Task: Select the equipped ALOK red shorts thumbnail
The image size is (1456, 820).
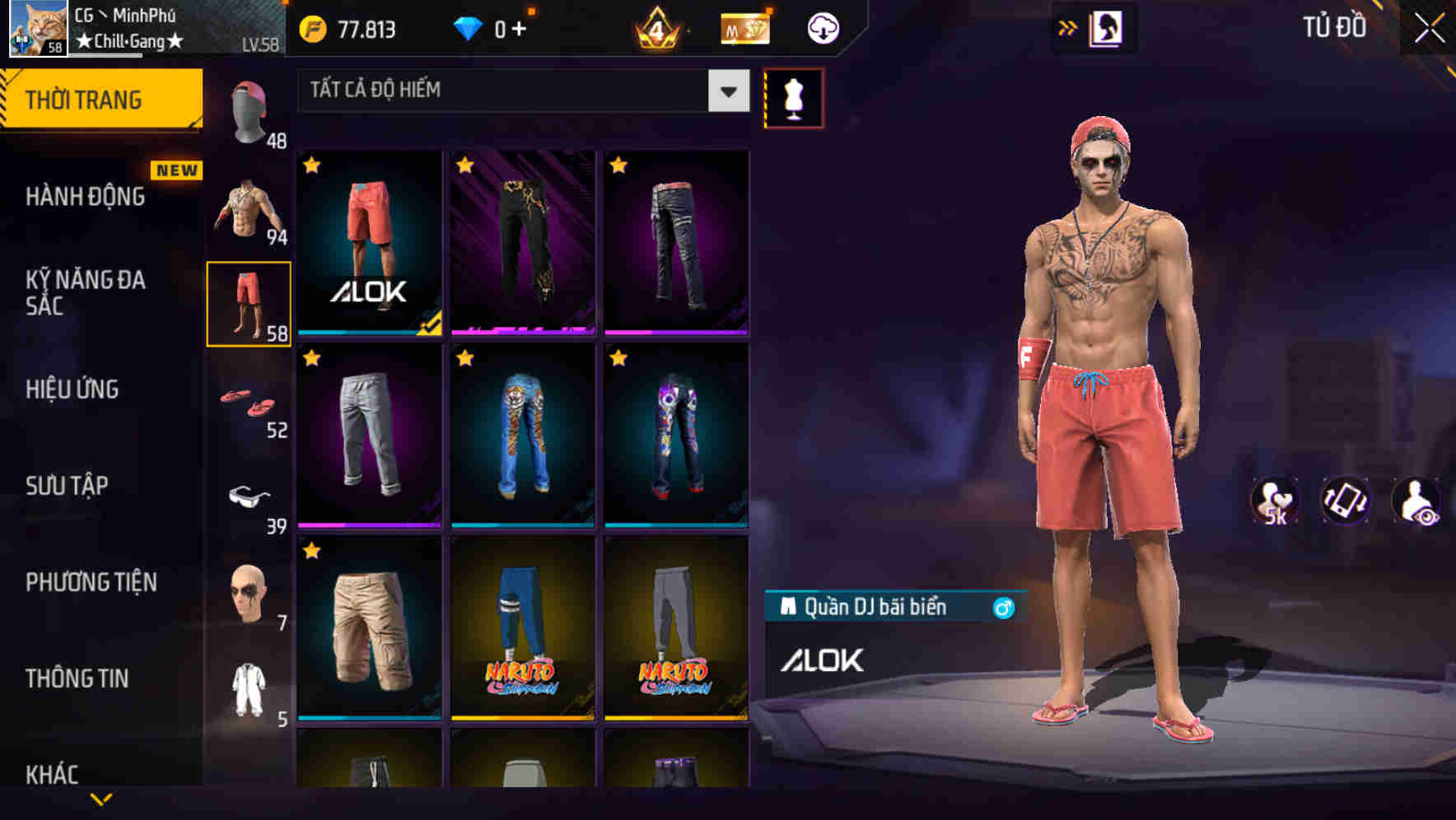Action: (x=369, y=243)
